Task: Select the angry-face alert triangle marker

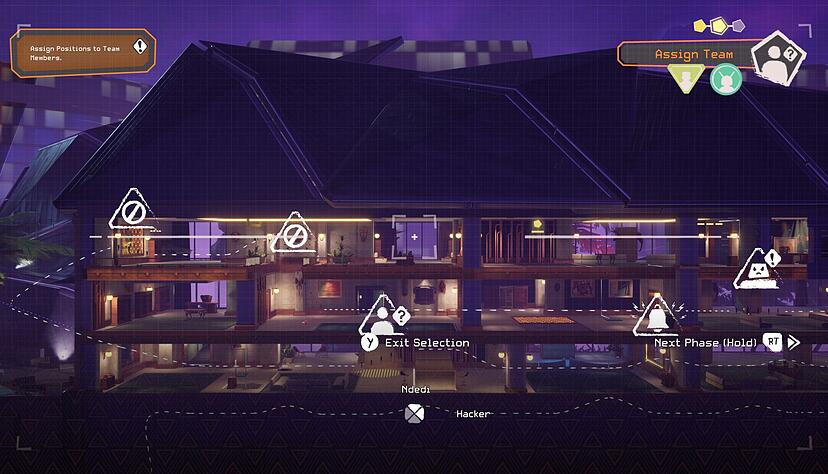Action: pyautogui.click(x=757, y=270)
